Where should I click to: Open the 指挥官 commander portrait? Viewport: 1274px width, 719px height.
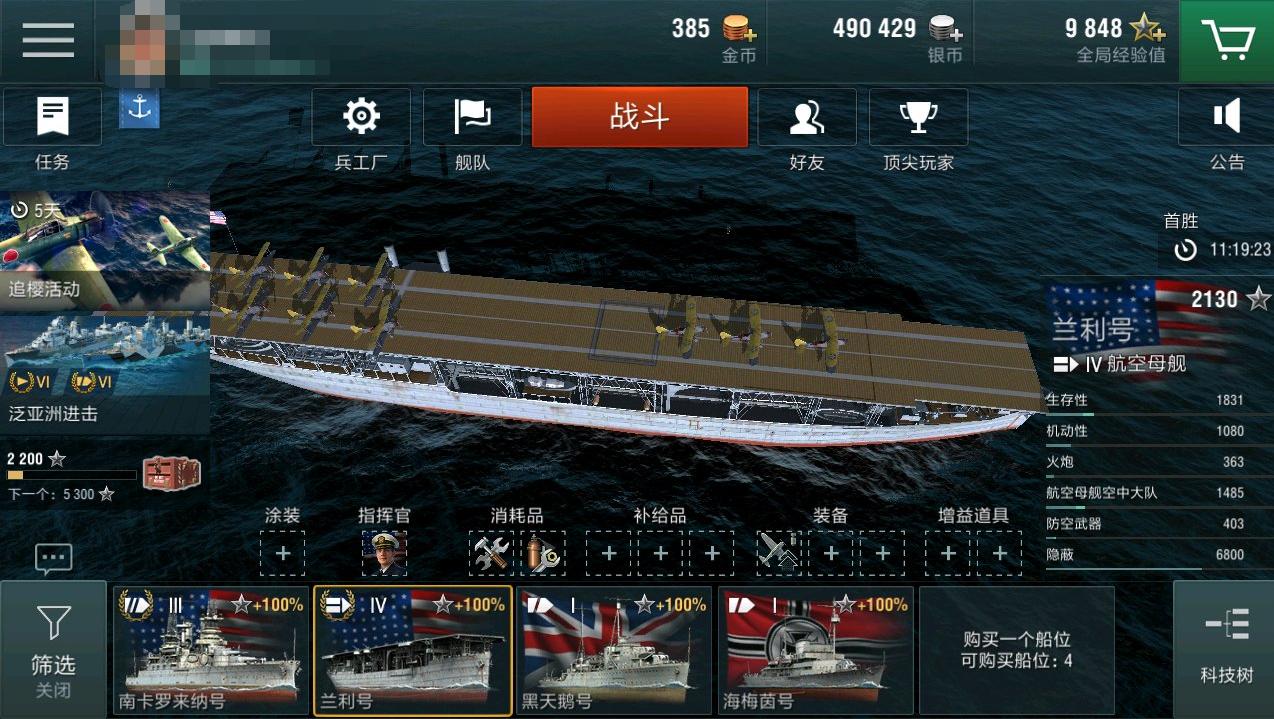point(384,553)
